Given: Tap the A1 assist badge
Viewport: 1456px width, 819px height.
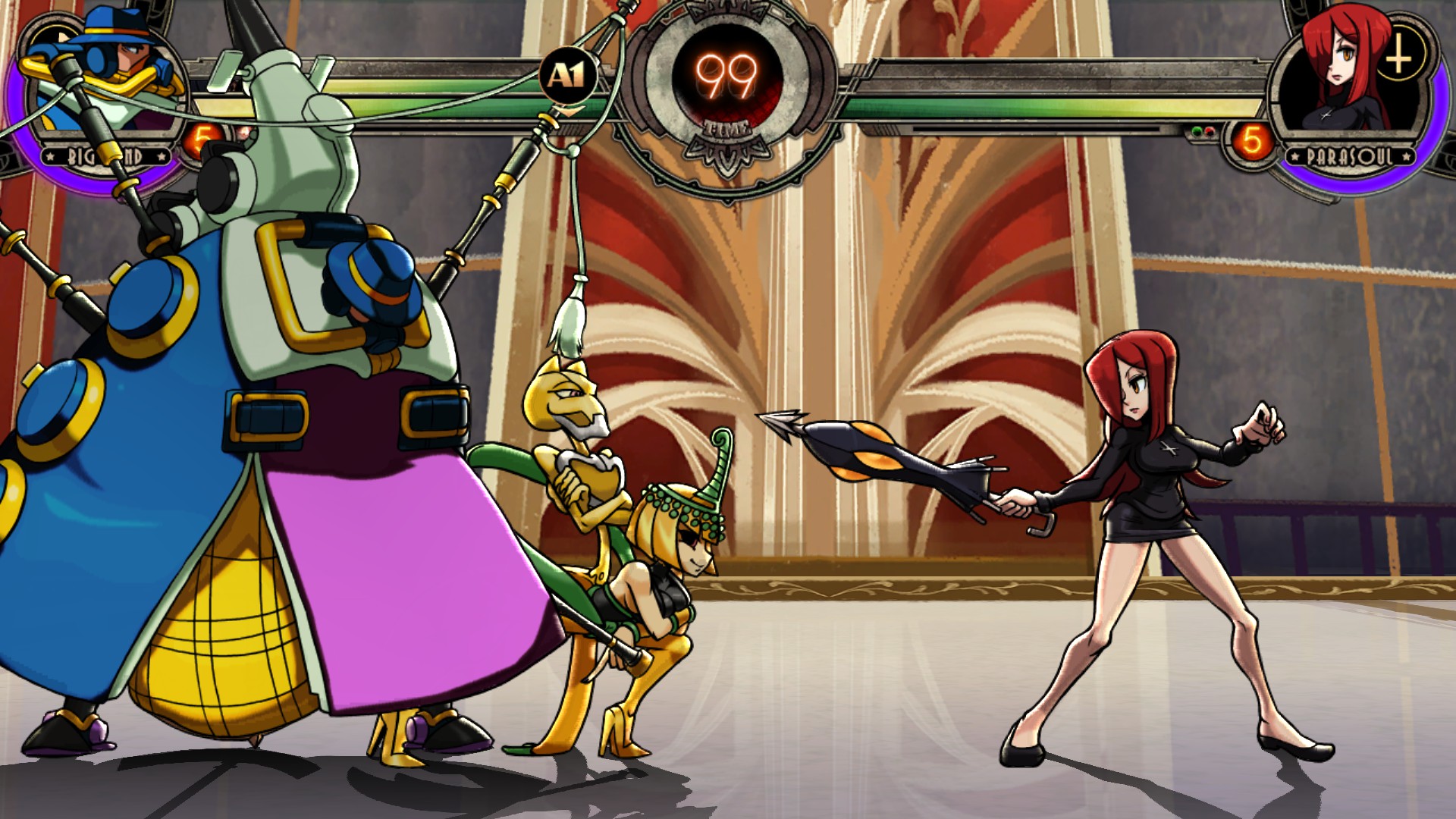Looking at the screenshot, I should coord(567,76).
